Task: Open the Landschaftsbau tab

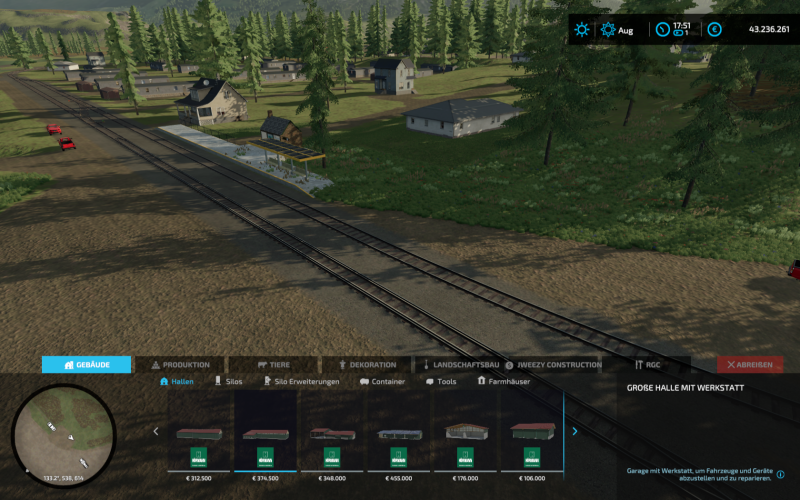Action: tap(461, 365)
